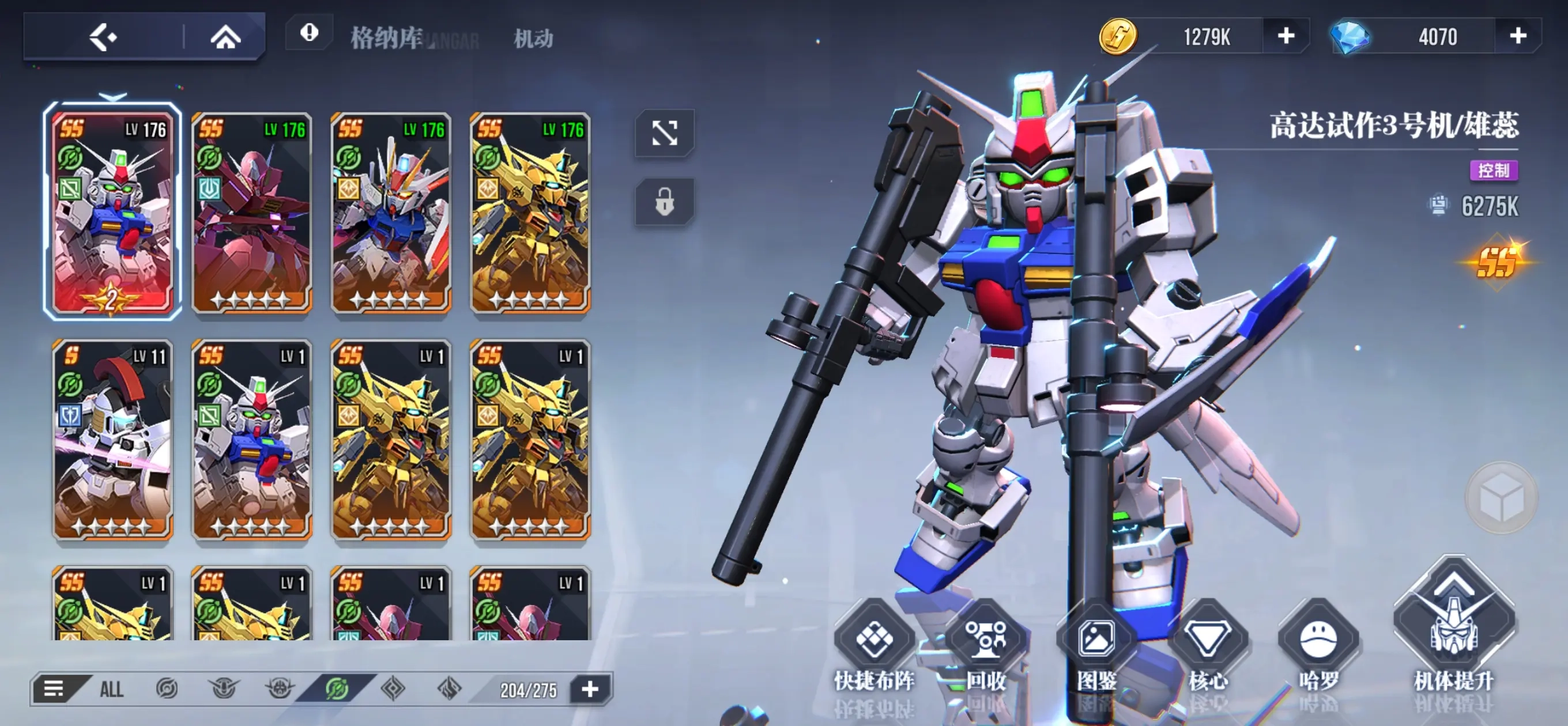
Task: Toggle the 3D cube view button
Action: click(x=1502, y=497)
